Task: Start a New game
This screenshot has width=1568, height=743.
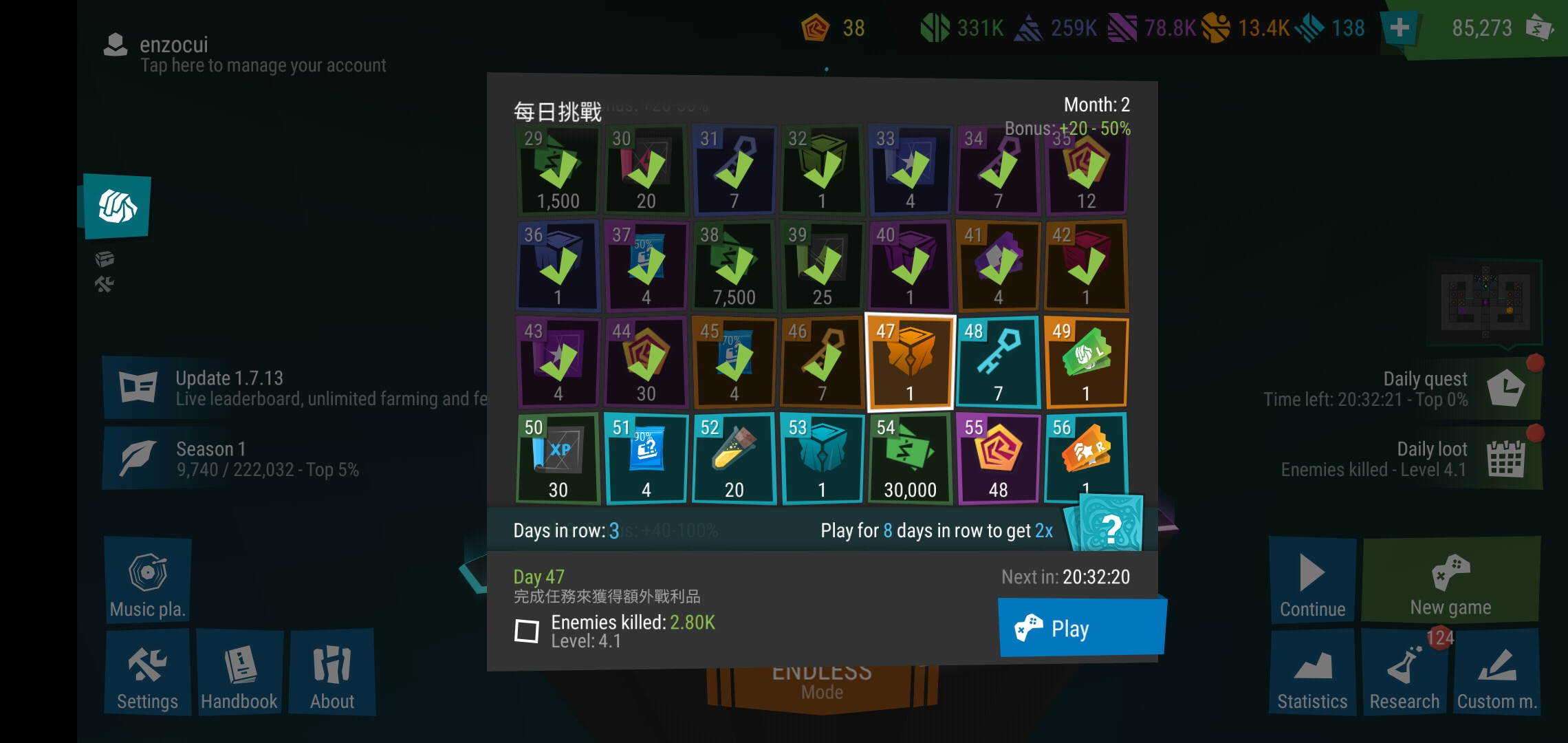Action: (x=1450, y=581)
